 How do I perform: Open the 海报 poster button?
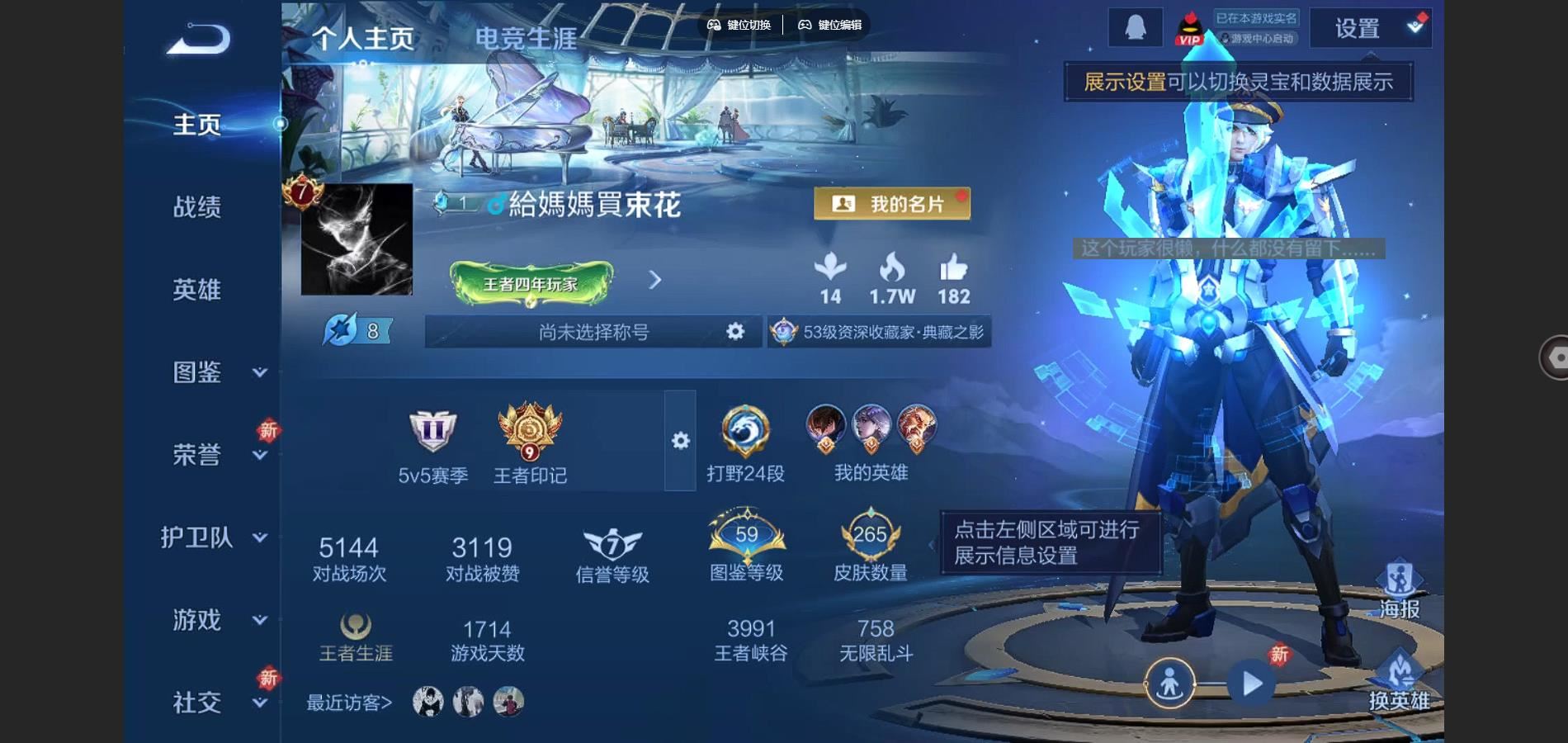(x=1400, y=589)
